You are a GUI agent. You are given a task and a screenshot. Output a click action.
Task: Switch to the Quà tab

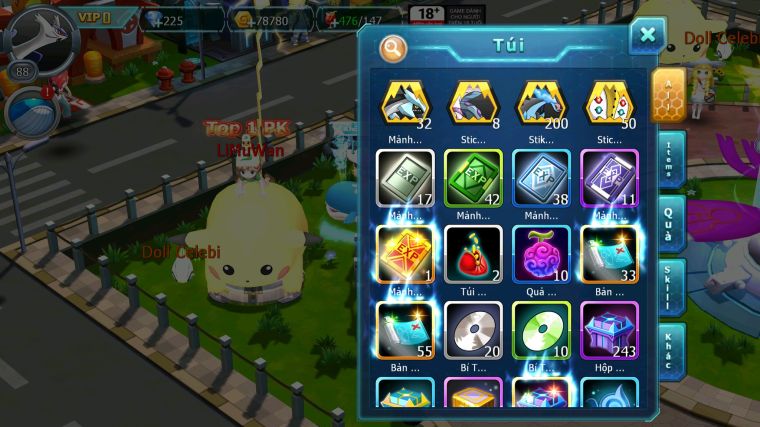click(671, 224)
